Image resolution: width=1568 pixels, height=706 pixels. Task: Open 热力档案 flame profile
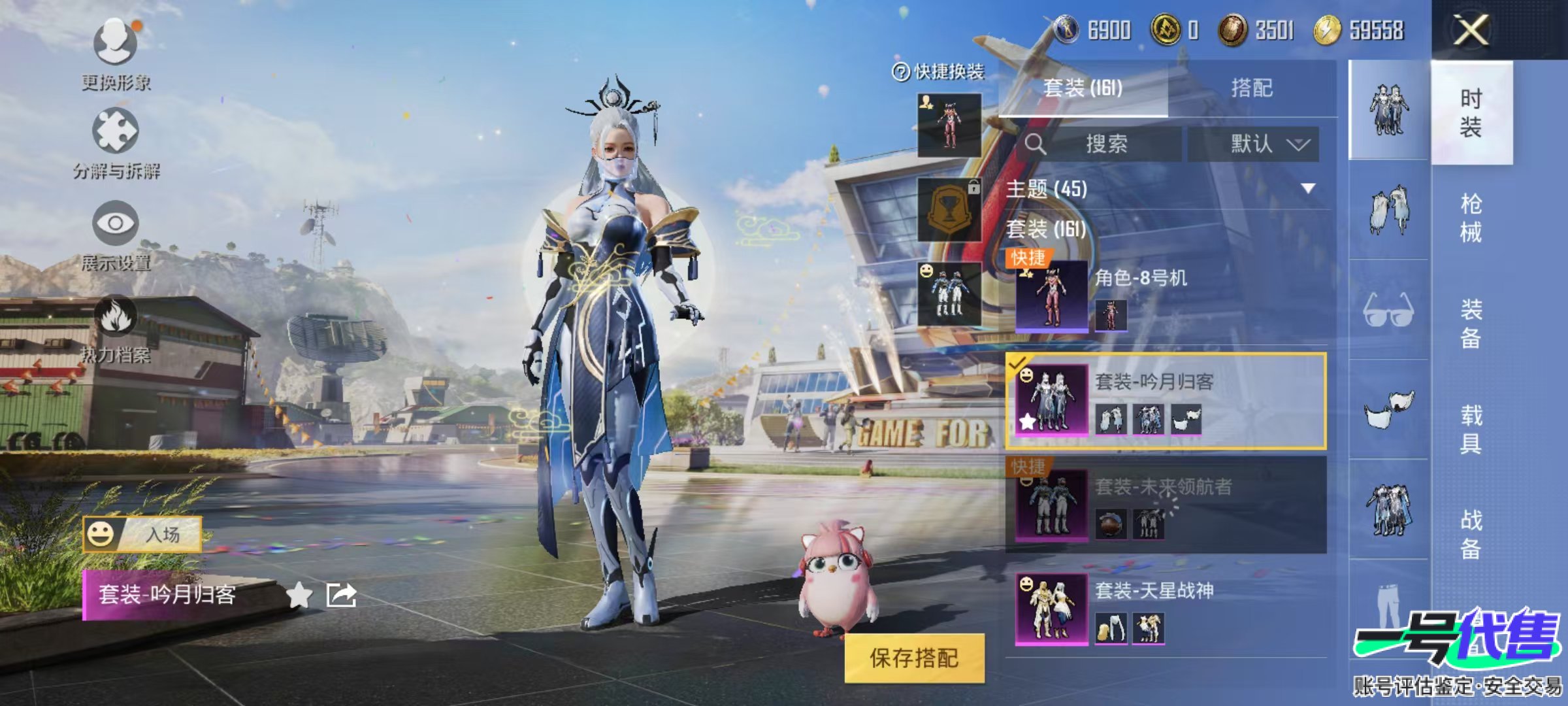coord(116,316)
